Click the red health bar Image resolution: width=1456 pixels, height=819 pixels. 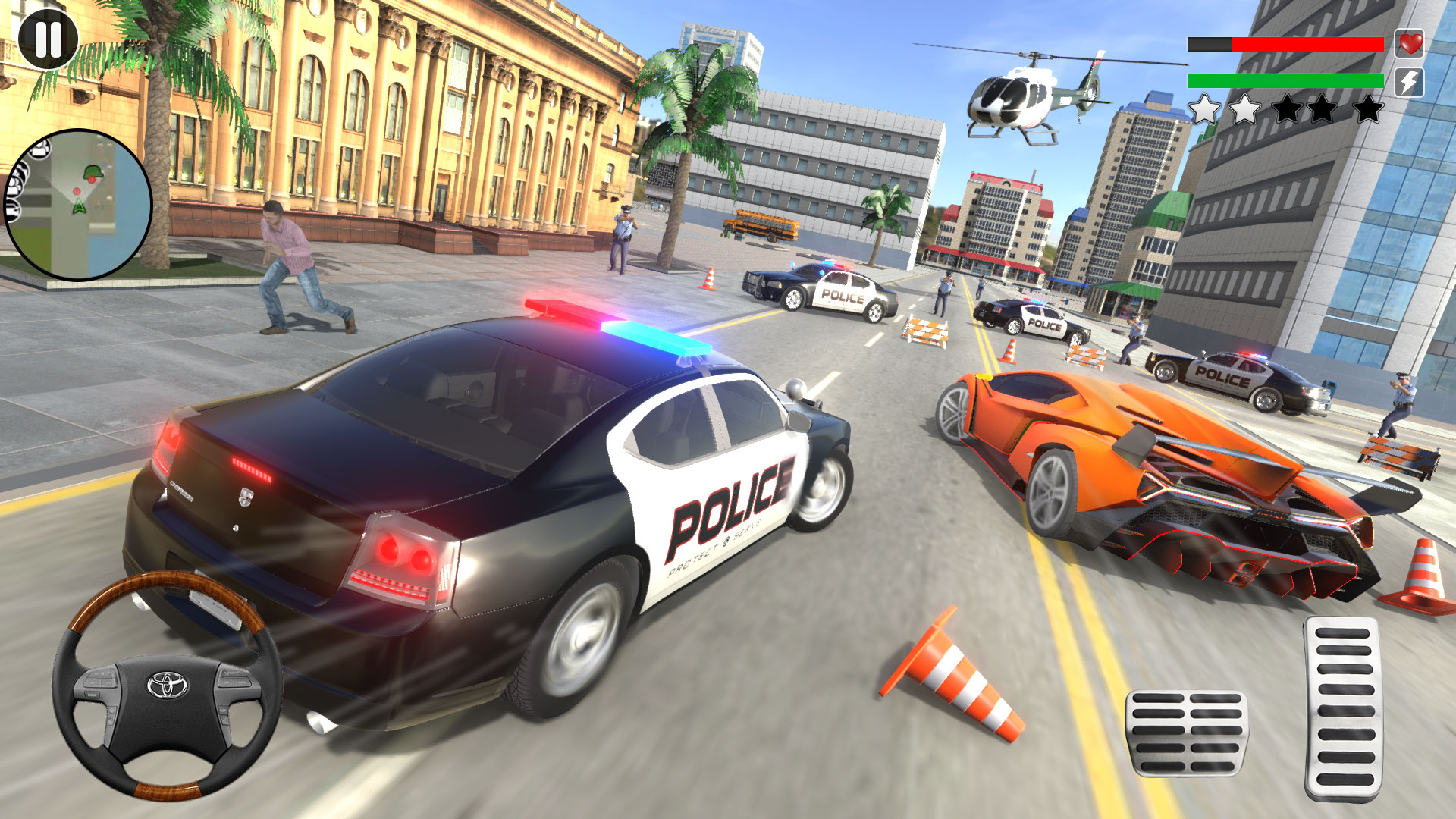tap(1307, 44)
